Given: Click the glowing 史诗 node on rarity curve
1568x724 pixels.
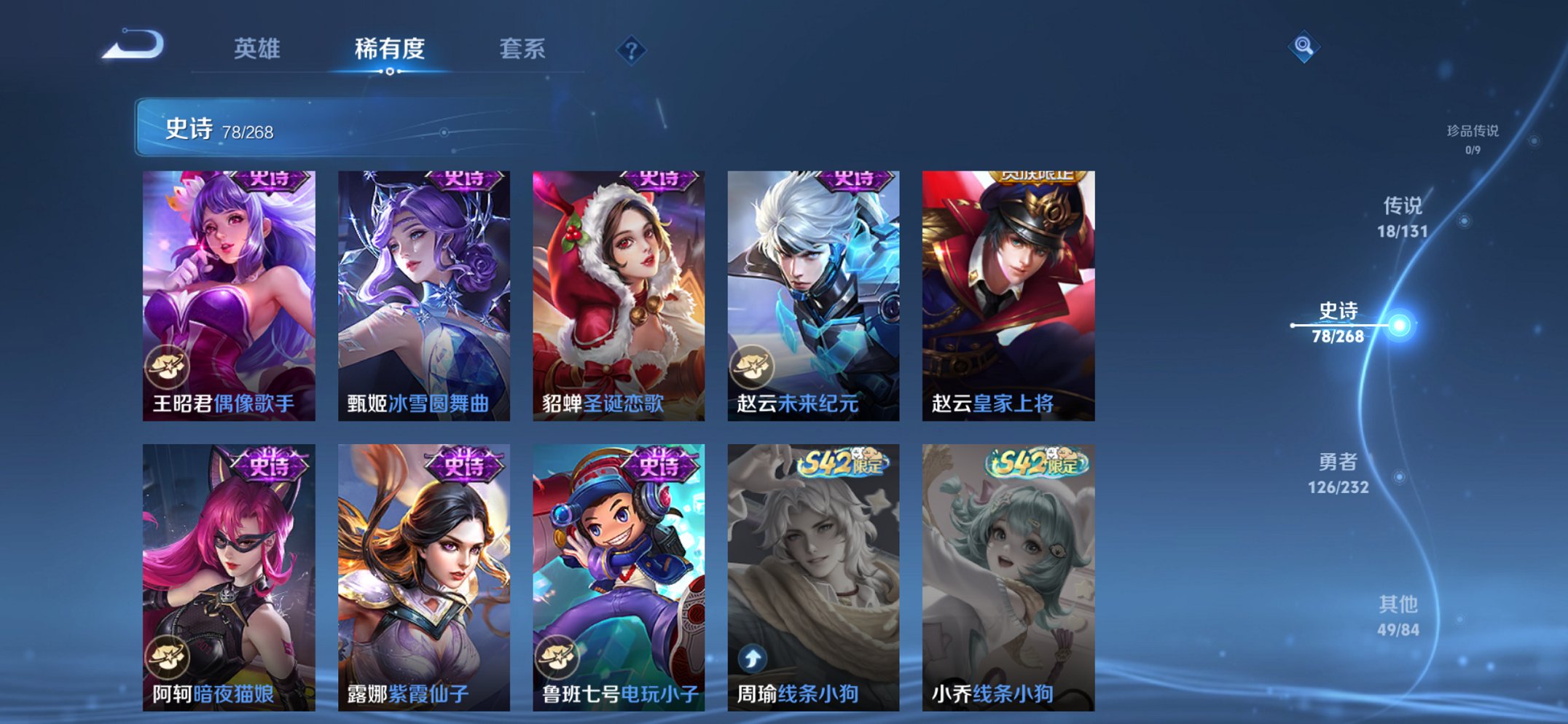Looking at the screenshot, I should [1400, 326].
